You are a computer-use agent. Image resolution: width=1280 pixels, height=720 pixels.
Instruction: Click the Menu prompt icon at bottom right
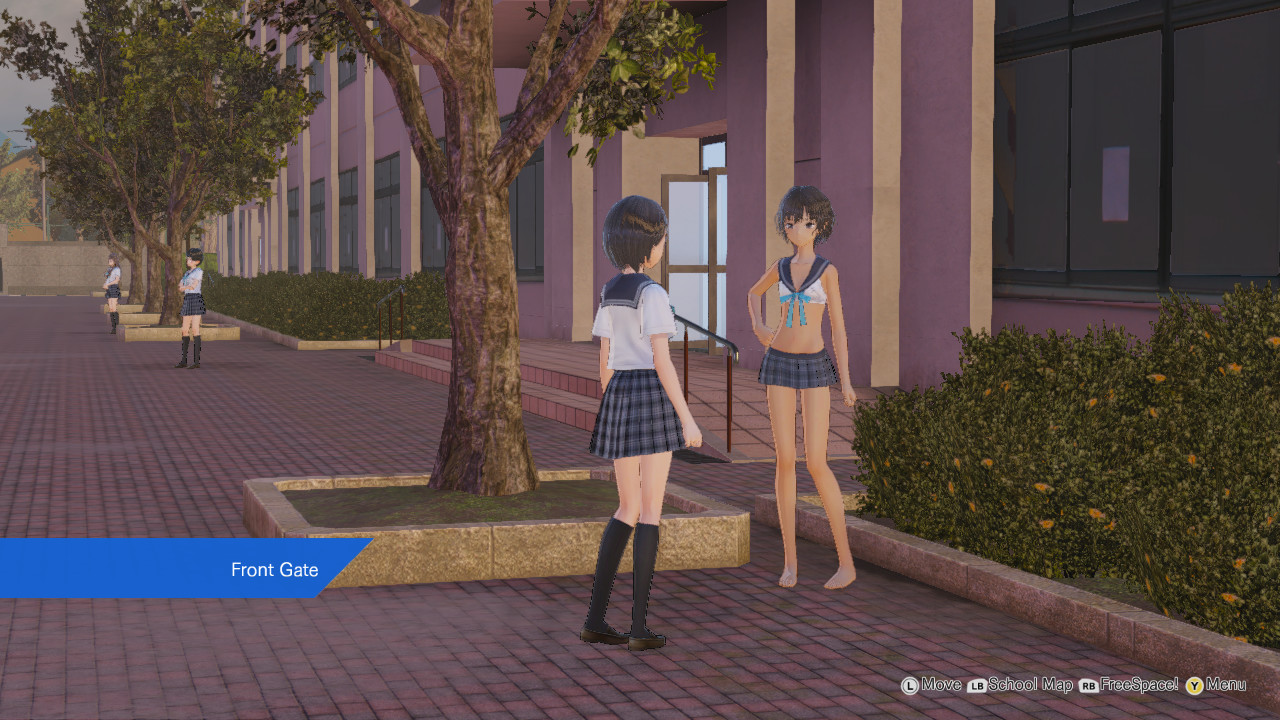point(1192,686)
